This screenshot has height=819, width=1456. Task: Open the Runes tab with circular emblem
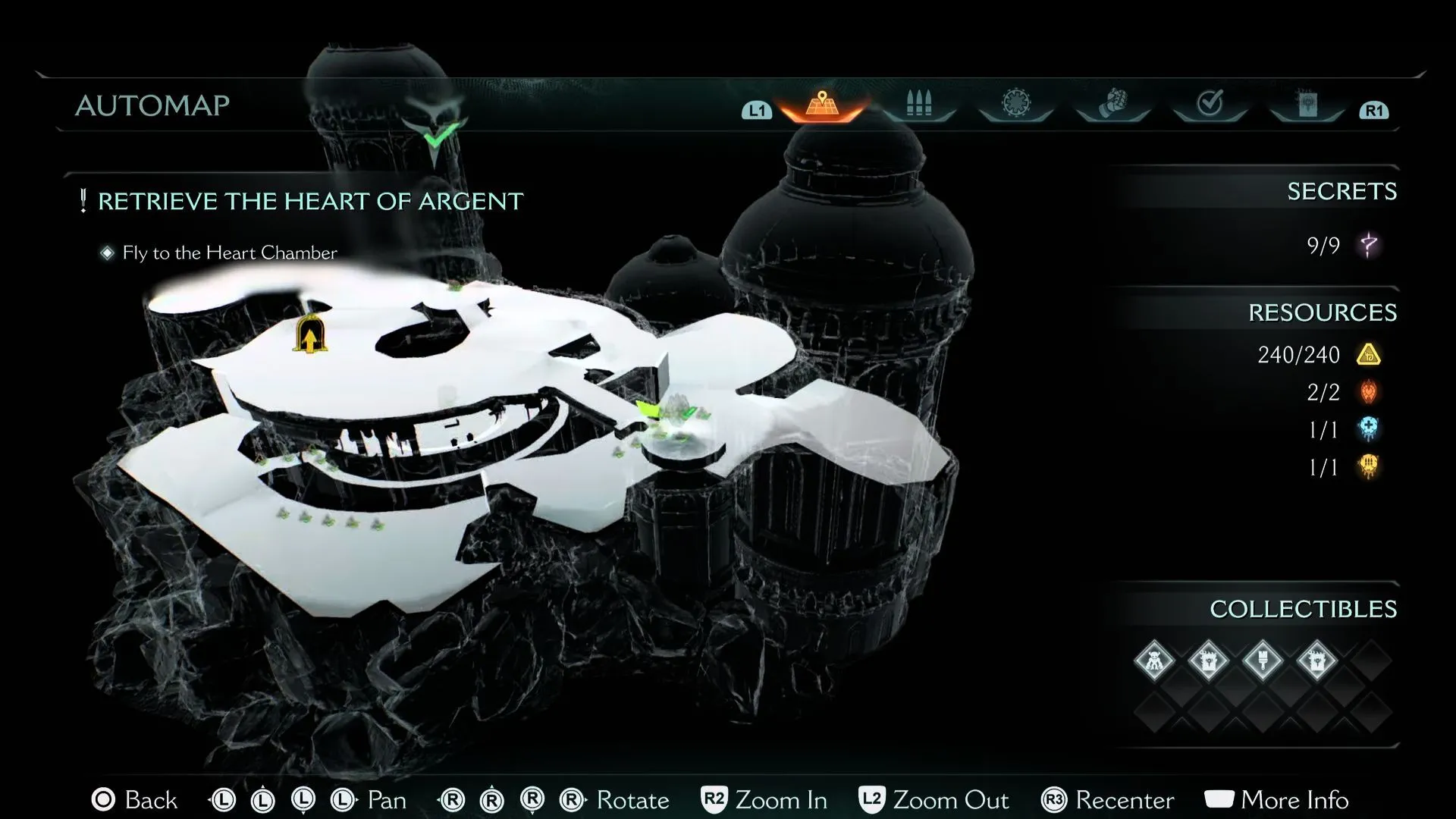(x=1016, y=103)
